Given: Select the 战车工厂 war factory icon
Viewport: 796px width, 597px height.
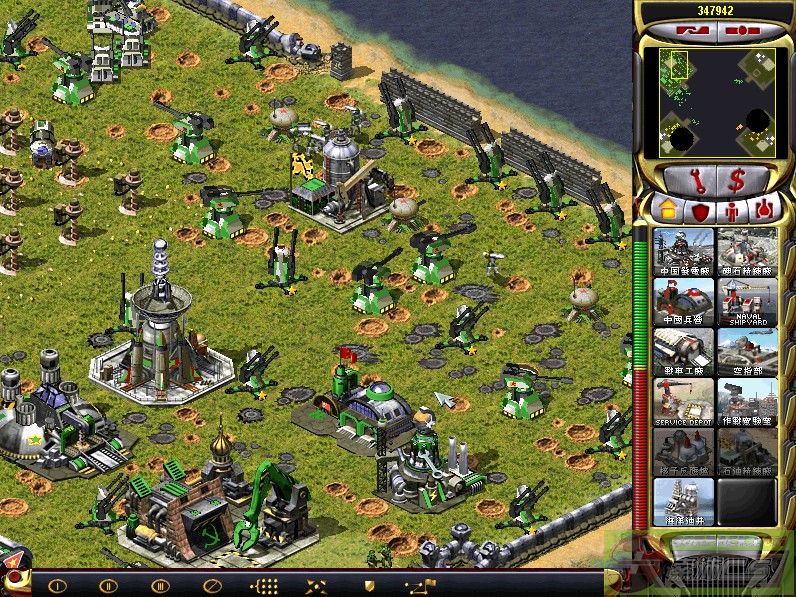Looking at the screenshot, I should click(x=684, y=351).
